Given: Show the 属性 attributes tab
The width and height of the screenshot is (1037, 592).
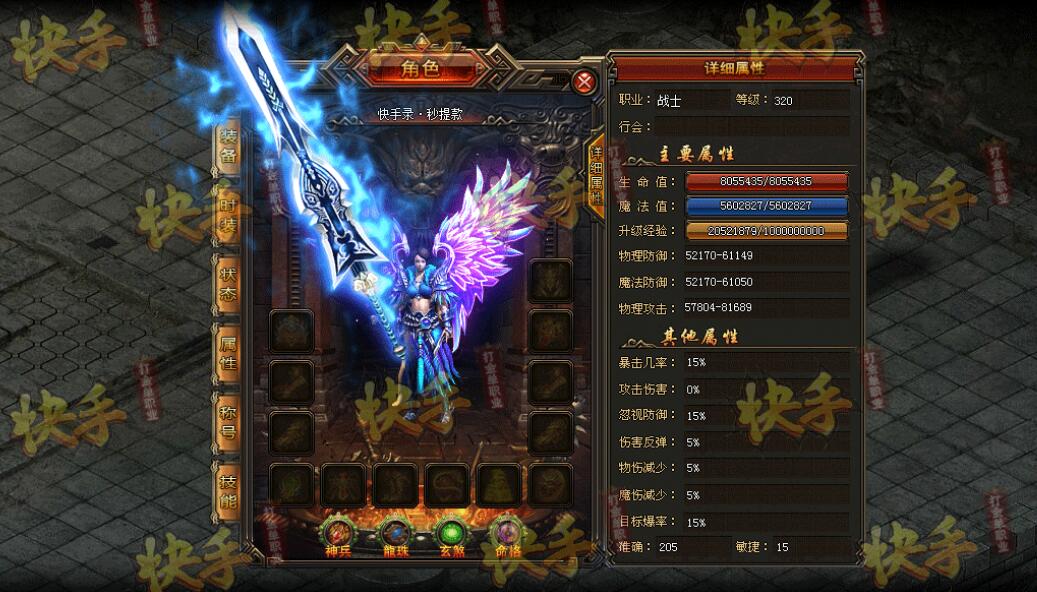Looking at the screenshot, I should coord(229,351).
